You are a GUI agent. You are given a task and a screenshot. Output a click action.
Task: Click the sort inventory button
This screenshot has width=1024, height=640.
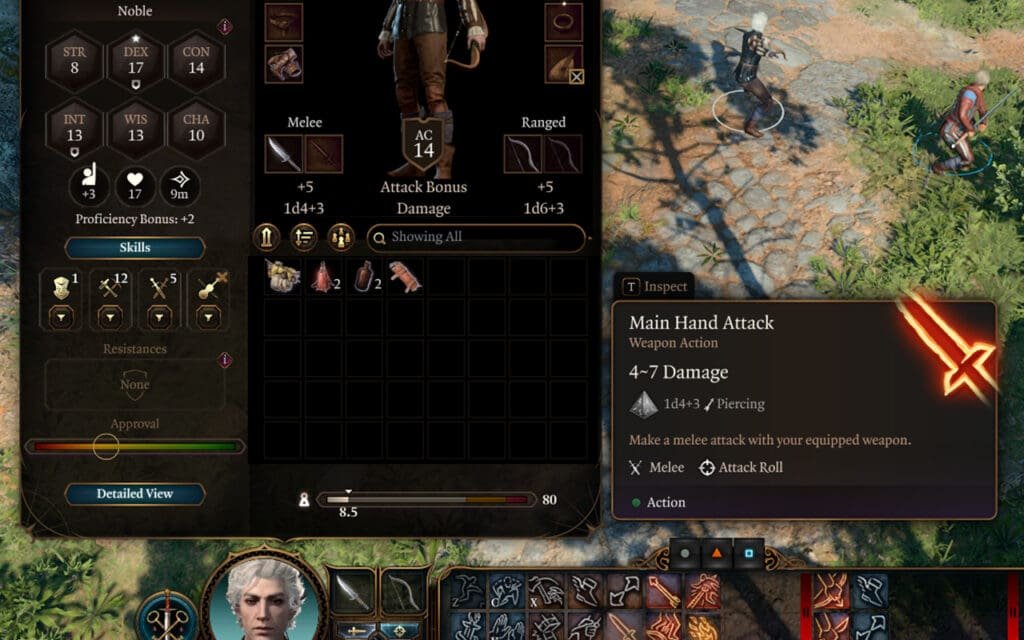303,237
